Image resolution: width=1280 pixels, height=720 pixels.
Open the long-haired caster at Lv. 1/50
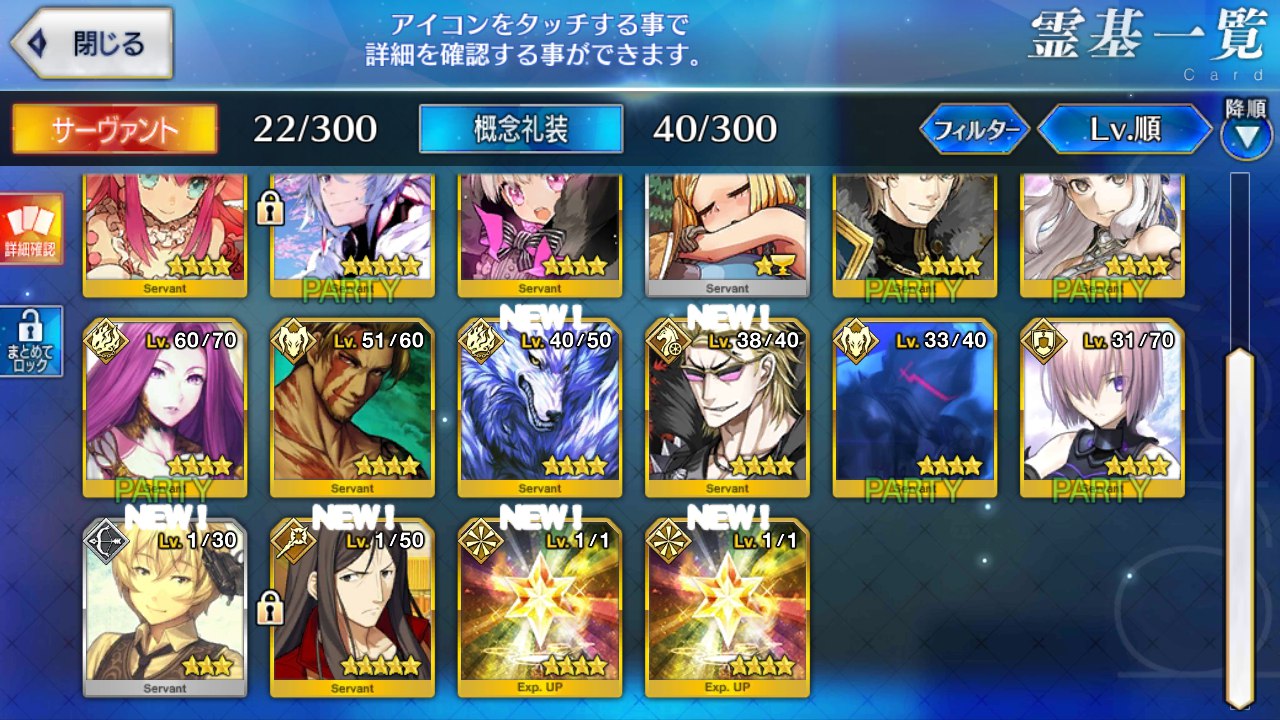(352, 608)
